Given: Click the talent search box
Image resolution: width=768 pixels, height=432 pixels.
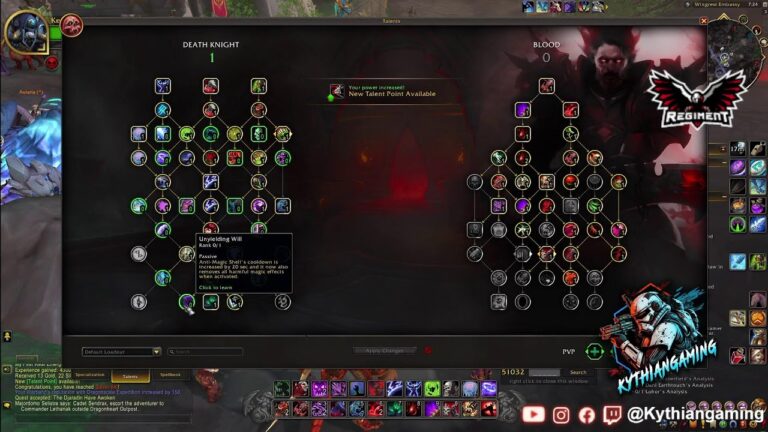Looking at the screenshot, I should coord(205,352).
